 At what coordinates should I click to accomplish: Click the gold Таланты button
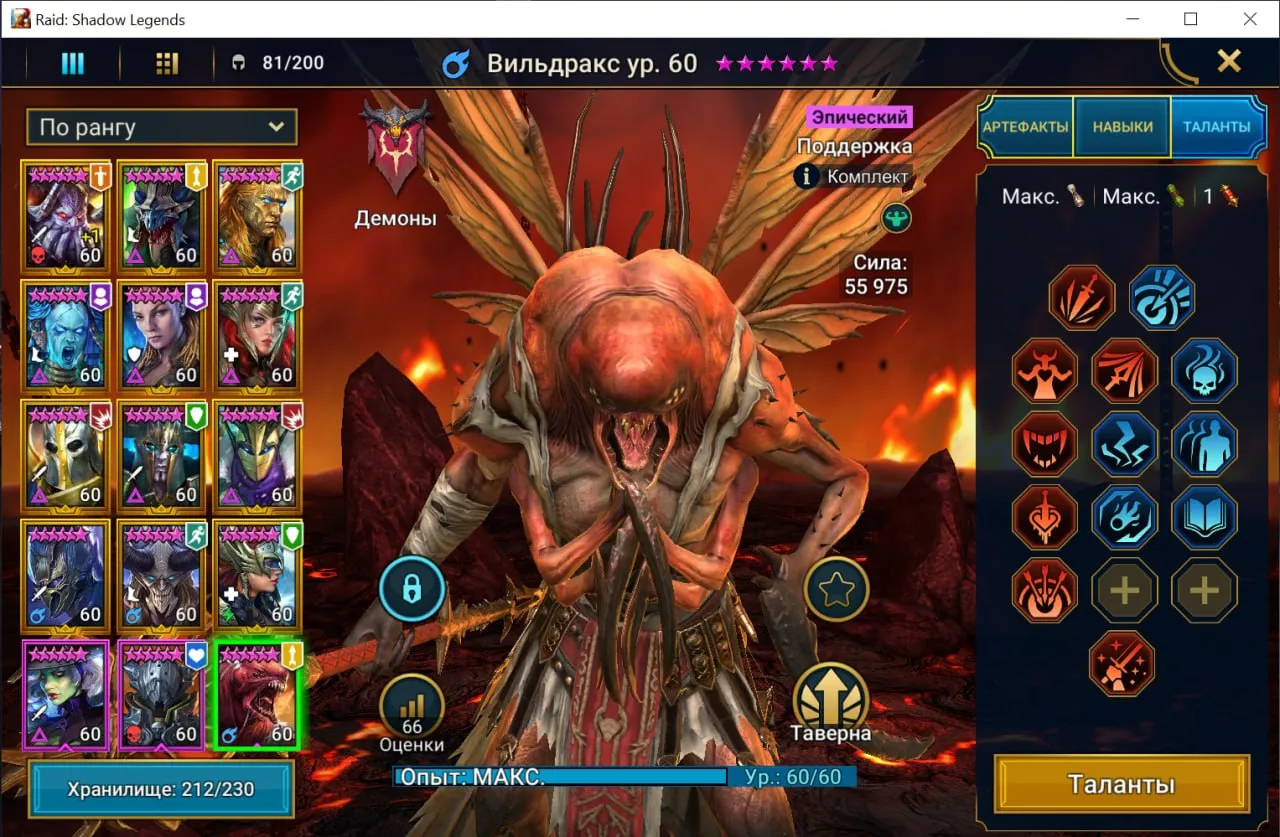[1121, 784]
